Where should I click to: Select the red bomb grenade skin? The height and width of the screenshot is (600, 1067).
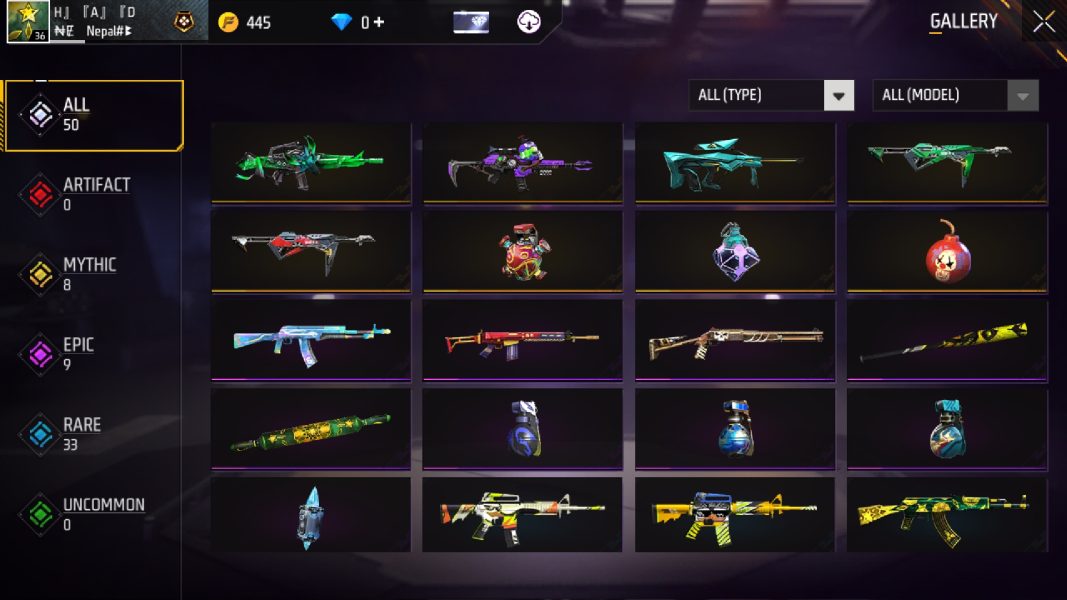pyautogui.click(x=946, y=250)
